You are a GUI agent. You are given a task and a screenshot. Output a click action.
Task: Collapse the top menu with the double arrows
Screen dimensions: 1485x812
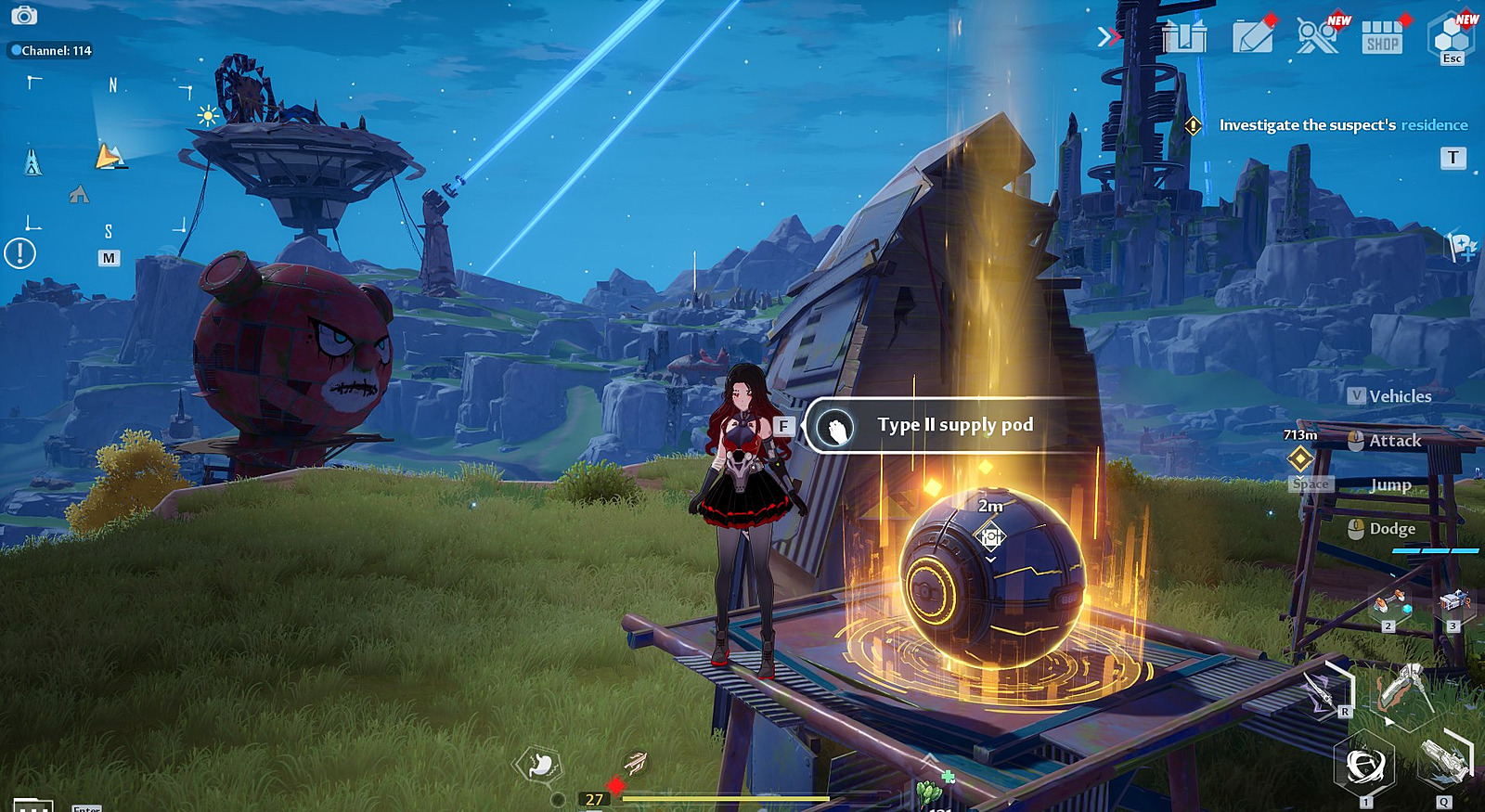pos(1108,37)
